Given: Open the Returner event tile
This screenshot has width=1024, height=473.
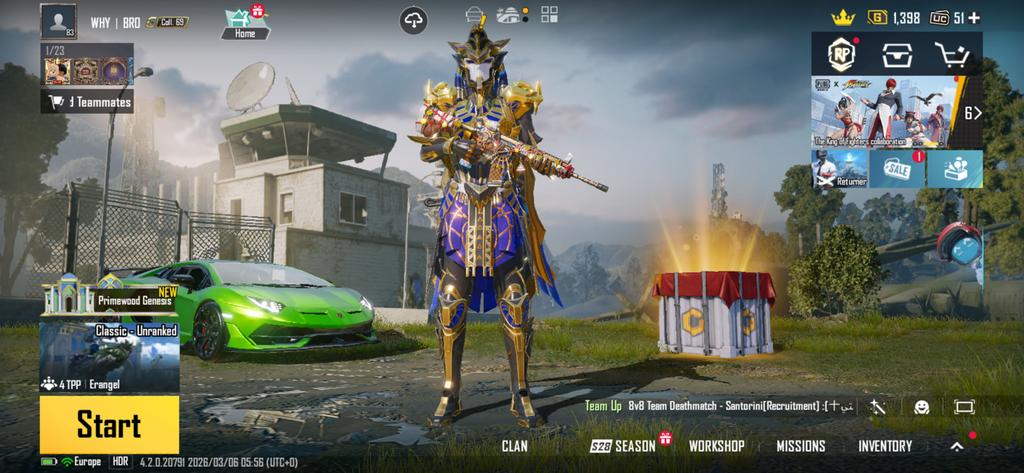Looking at the screenshot, I should (x=838, y=169).
